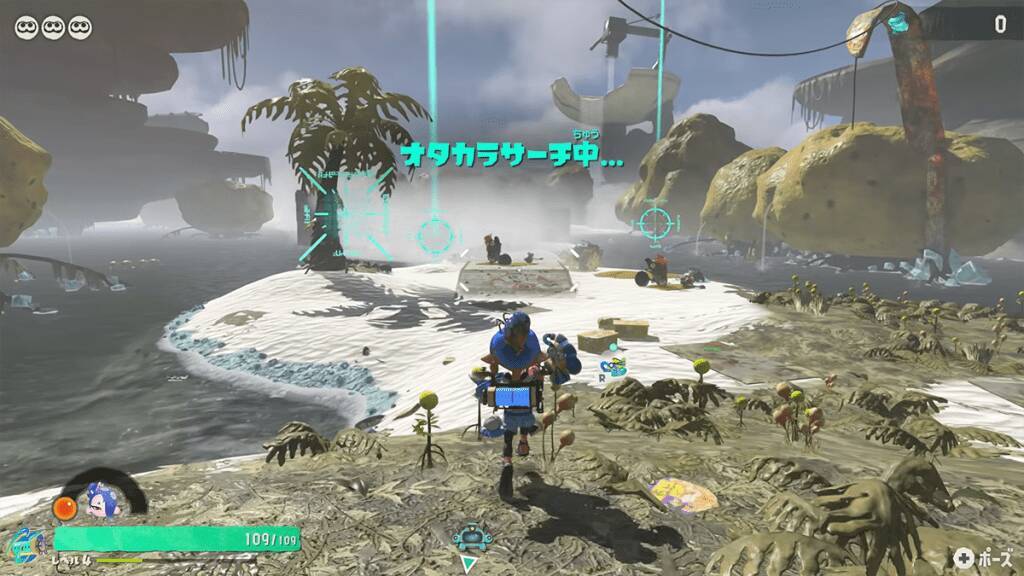Click the blue-haired character portrait
Screen dimensions: 1024x576
(x=101, y=500)
